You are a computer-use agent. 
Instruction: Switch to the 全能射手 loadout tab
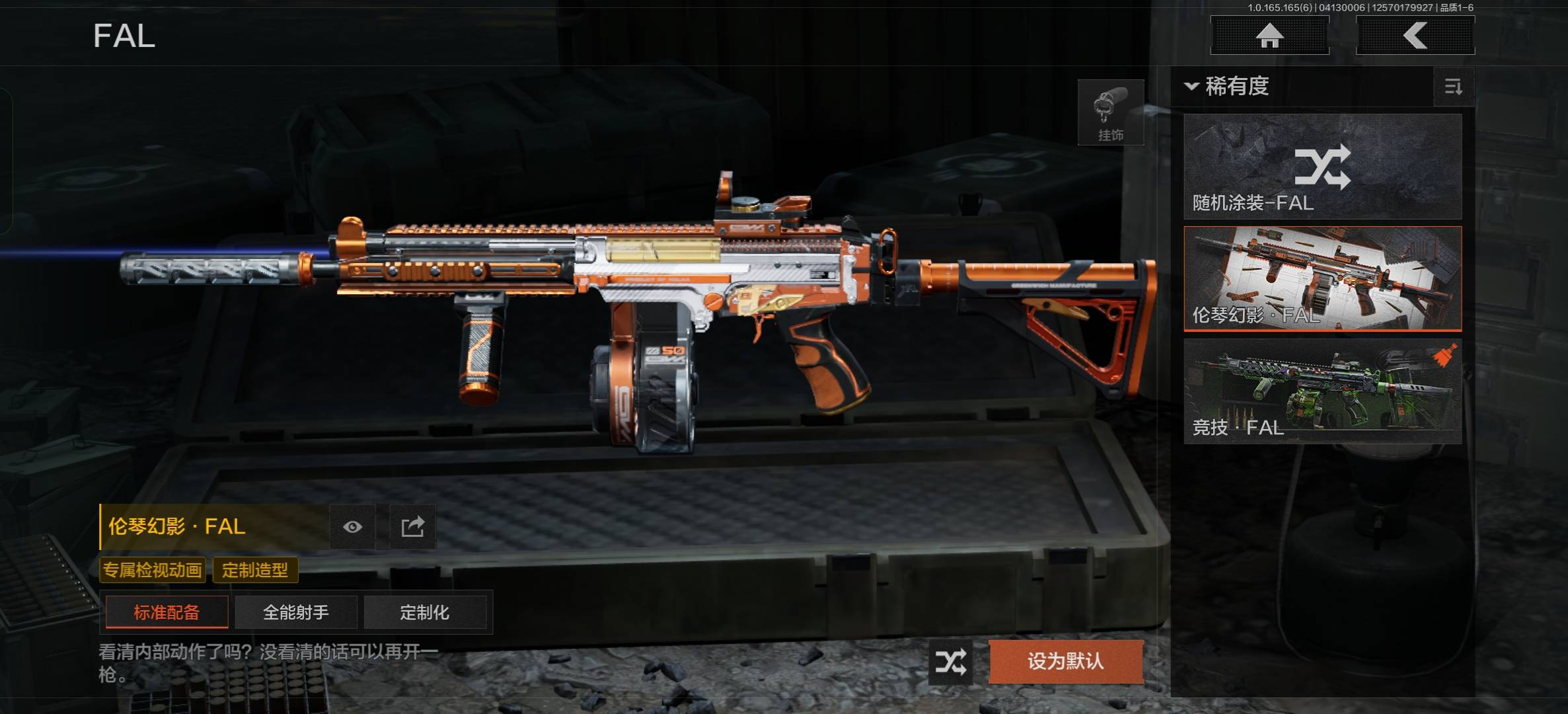pyautogui.click(x=295, y=612)
